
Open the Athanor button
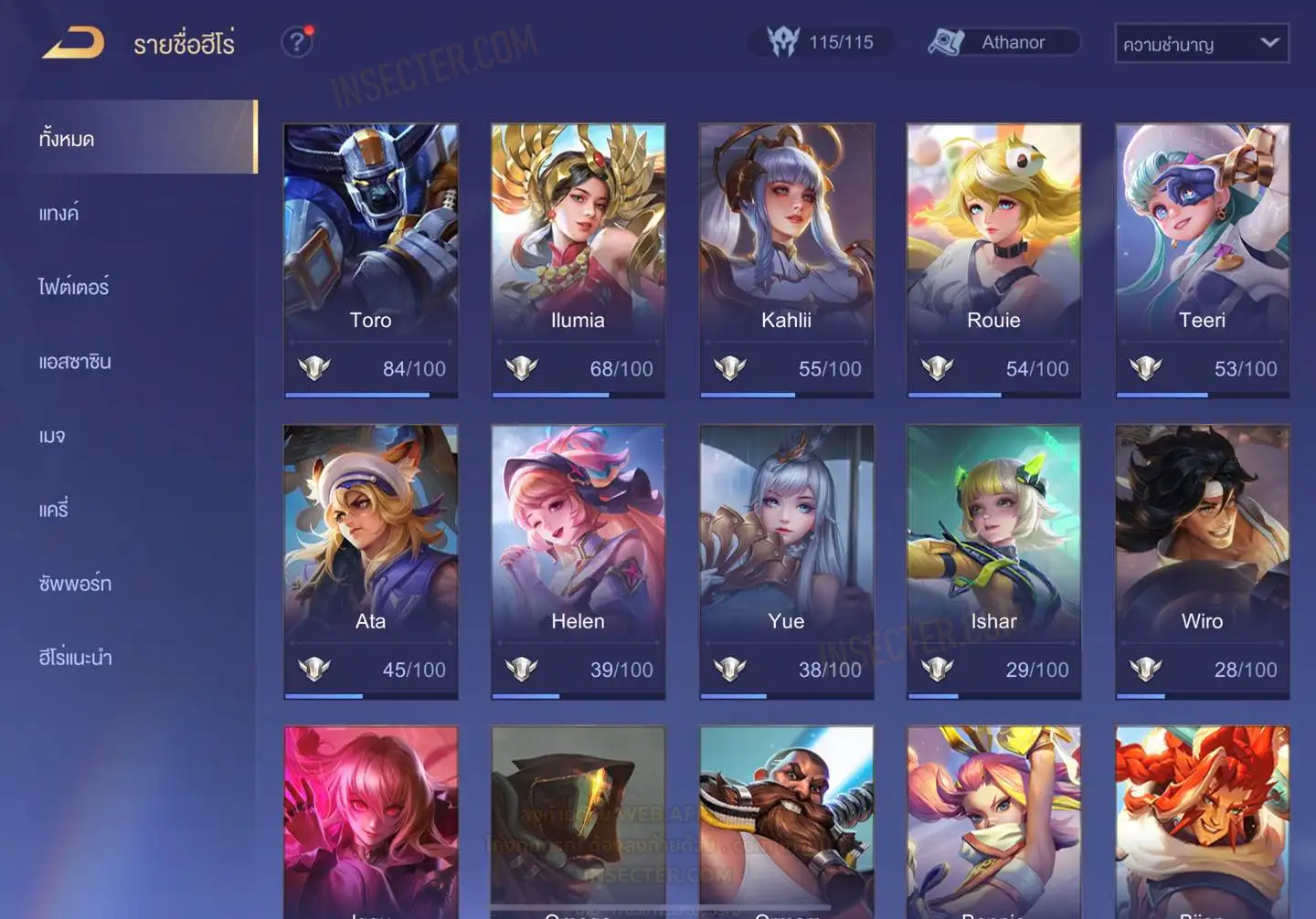click(x=1004, y=42)
